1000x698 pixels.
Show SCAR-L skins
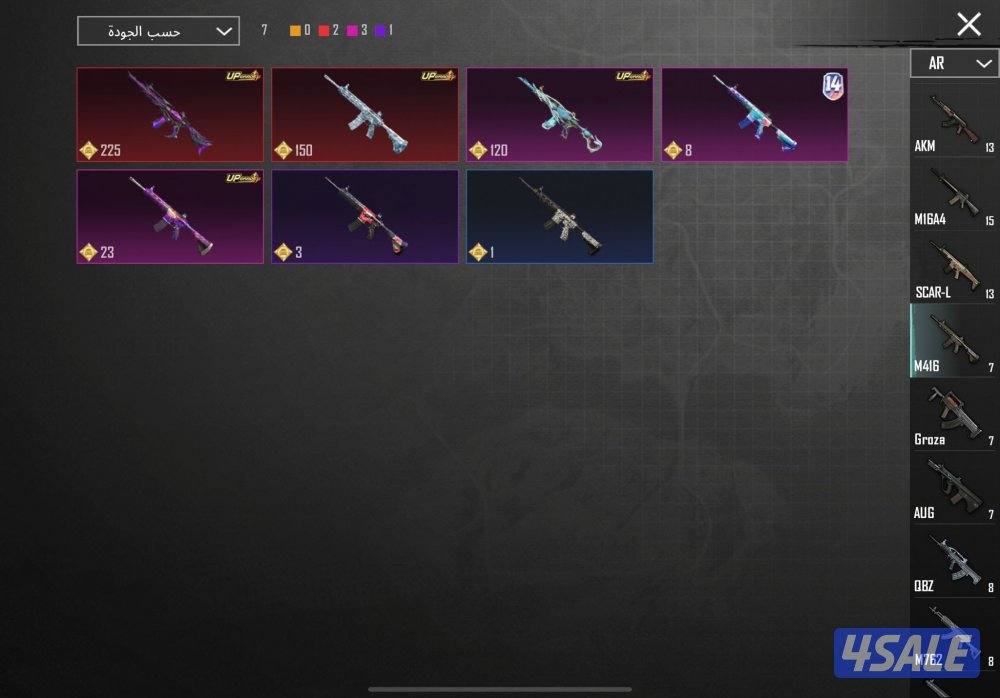[953, 268]
